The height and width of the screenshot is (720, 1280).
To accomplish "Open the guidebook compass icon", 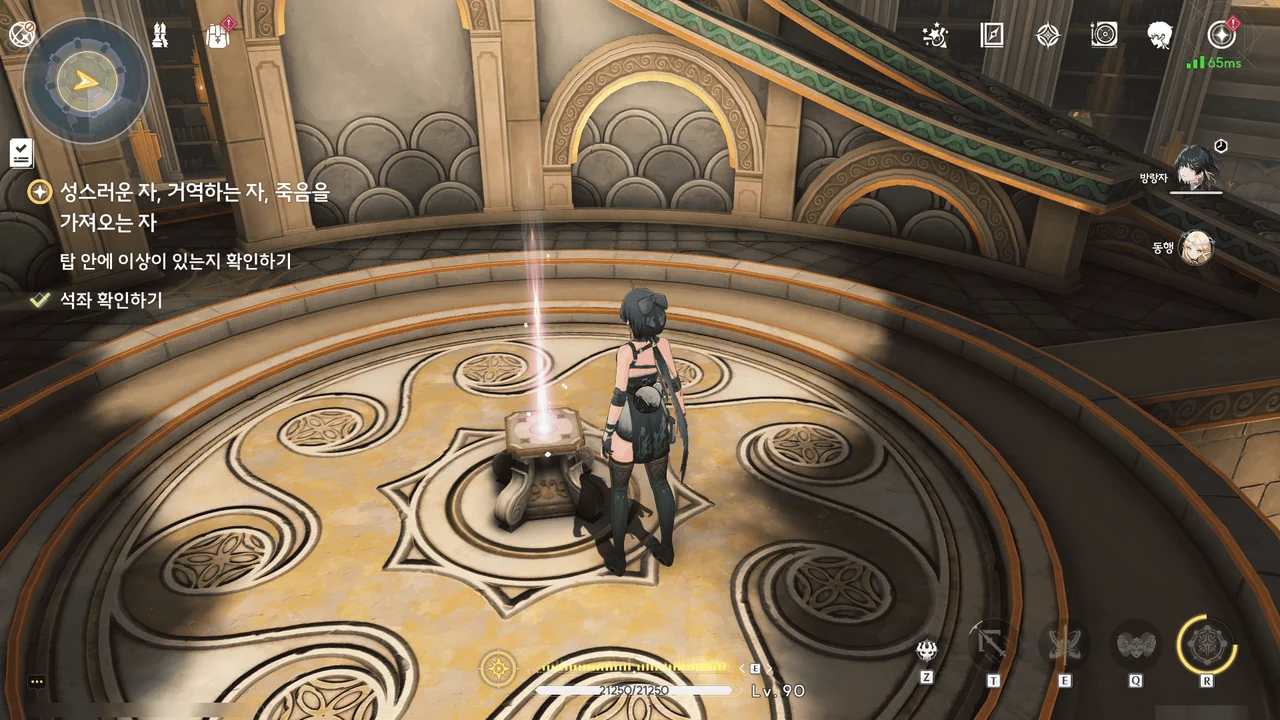I will [x=990, y=36].
